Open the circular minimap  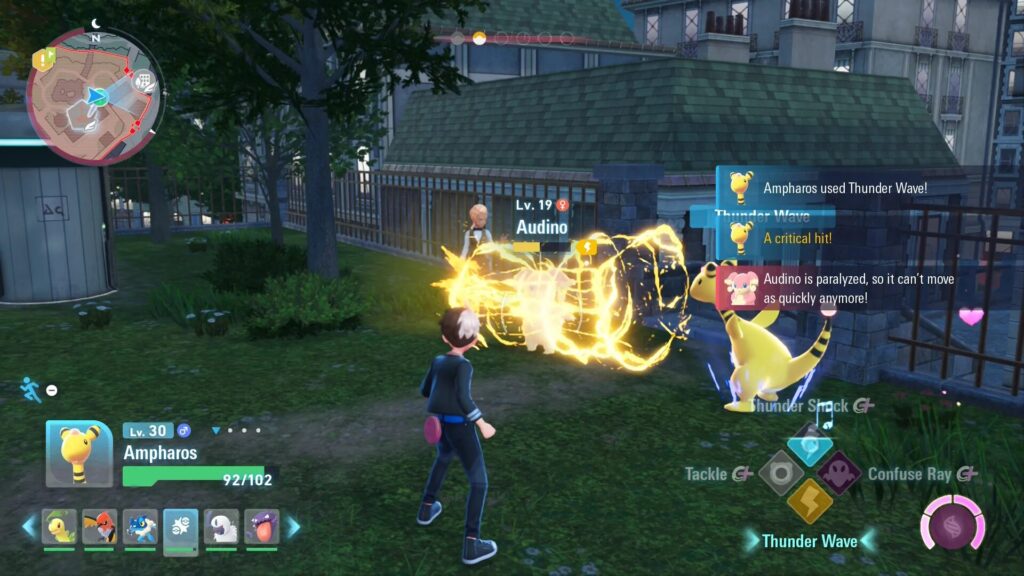click(95, 96)
